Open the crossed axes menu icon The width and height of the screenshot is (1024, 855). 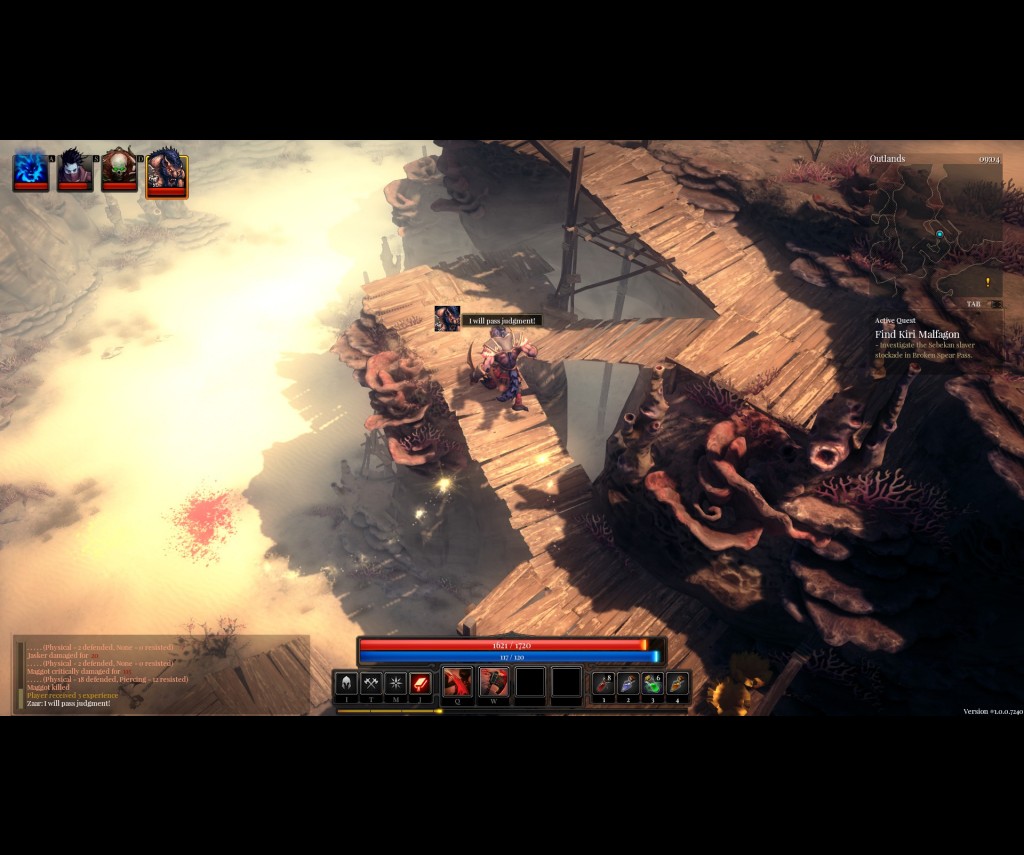coord(371,683)
